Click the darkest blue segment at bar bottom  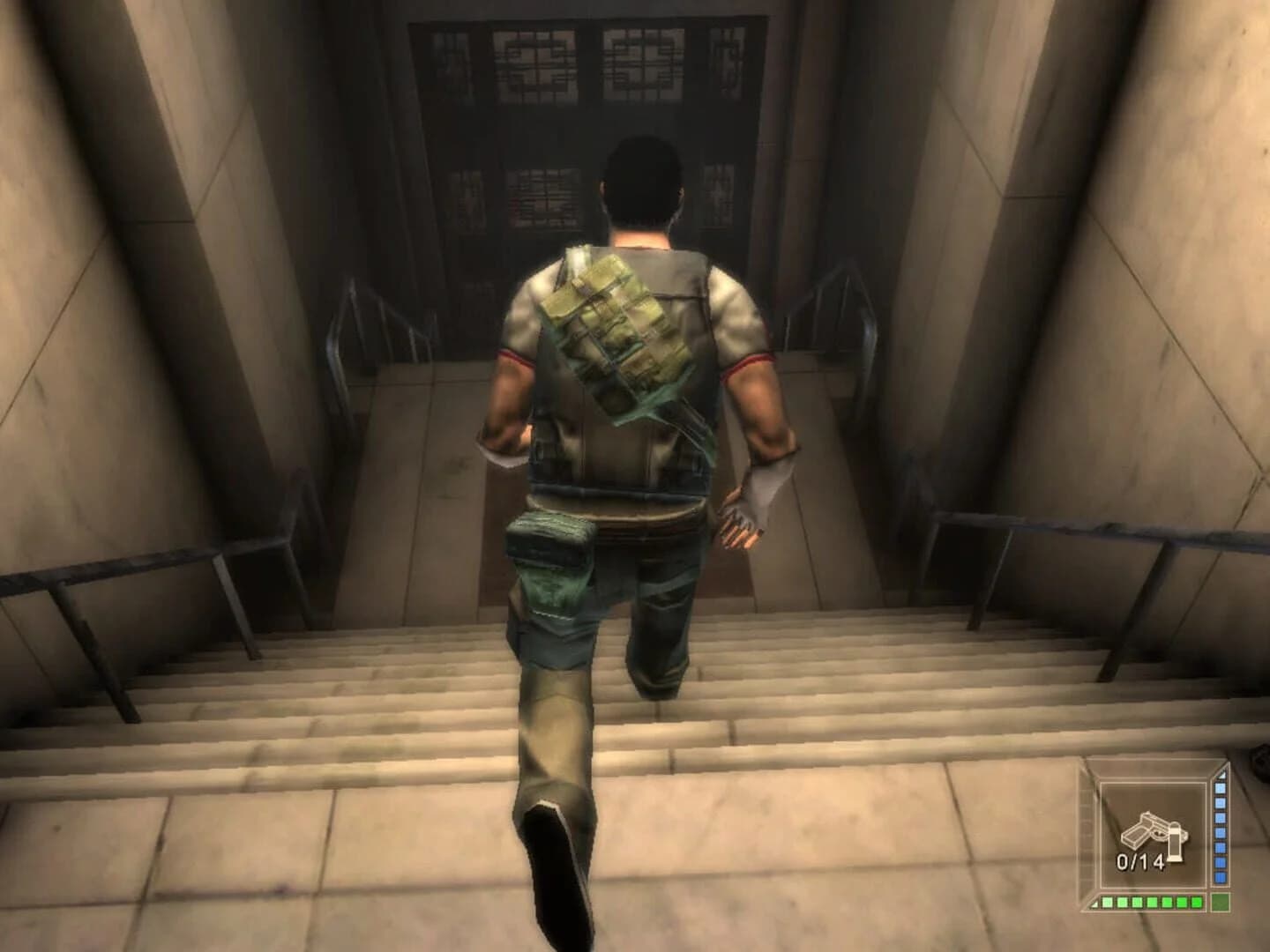click(x=1220, y=876)
